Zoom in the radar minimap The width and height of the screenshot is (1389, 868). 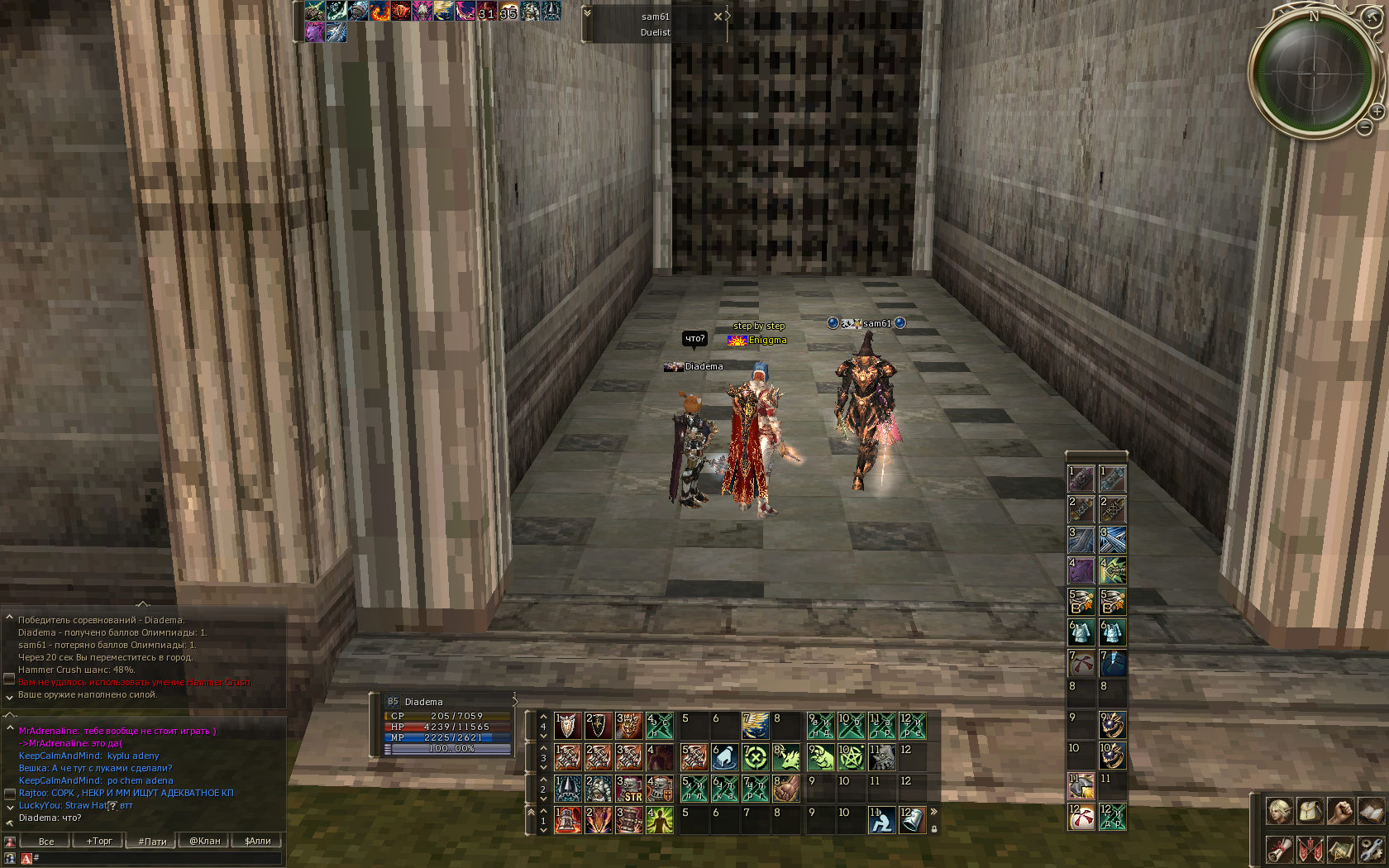pyautogui.click(x=1377, y=111)
